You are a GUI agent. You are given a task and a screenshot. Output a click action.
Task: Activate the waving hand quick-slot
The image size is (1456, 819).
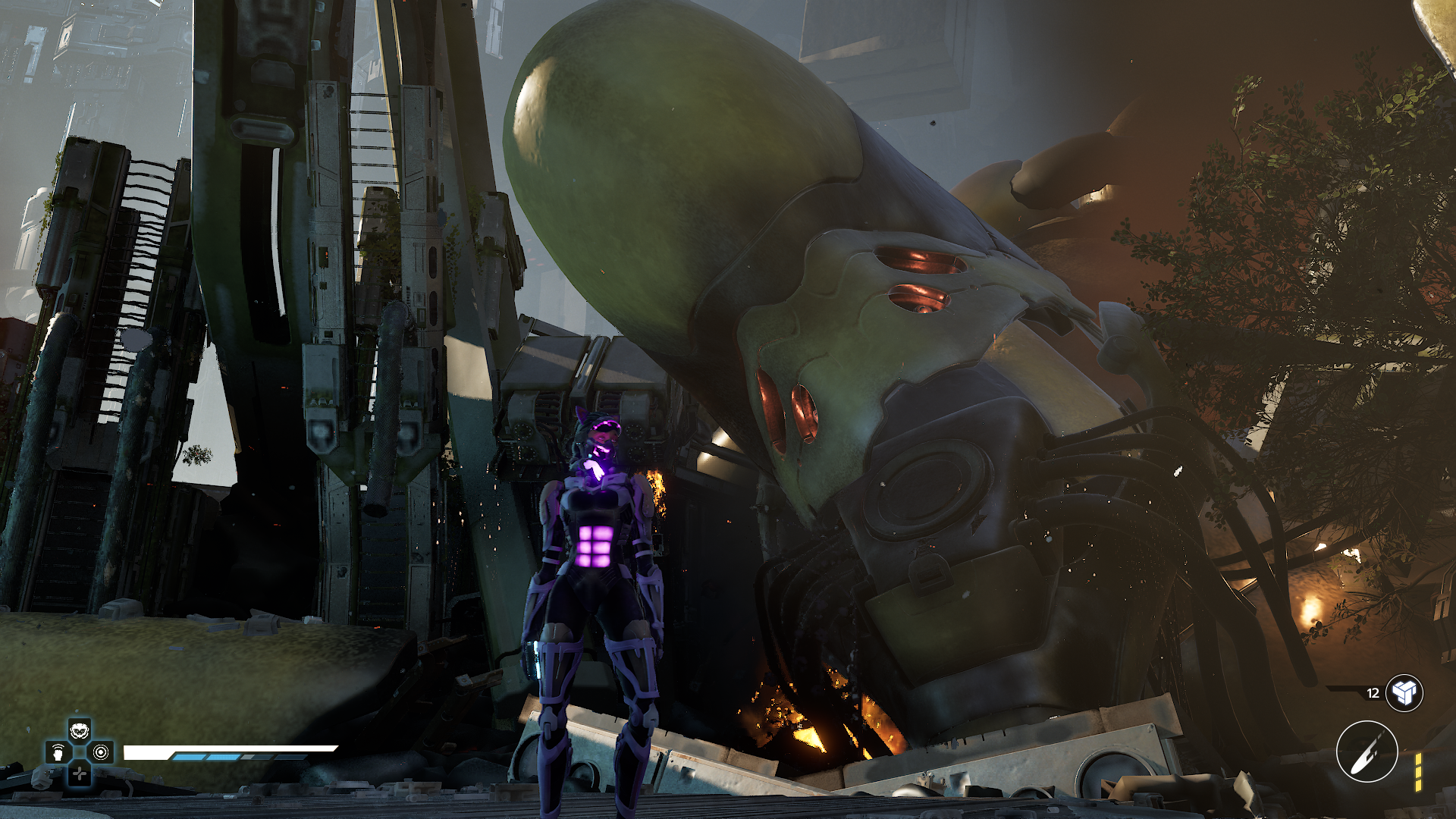[x=58, y=753]
